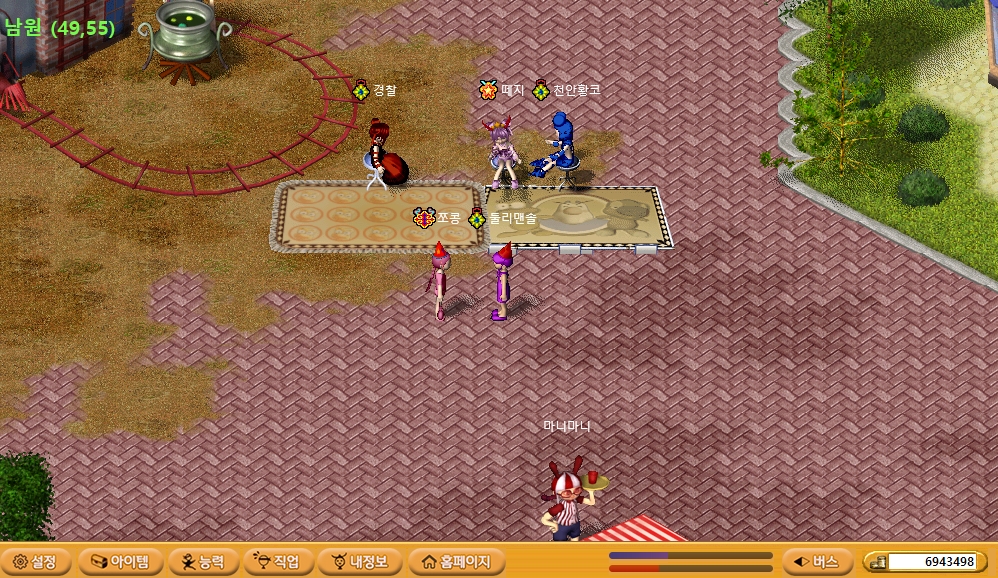Show the 능력 abilities panel
Screen dimensions: 998x578
203,561
